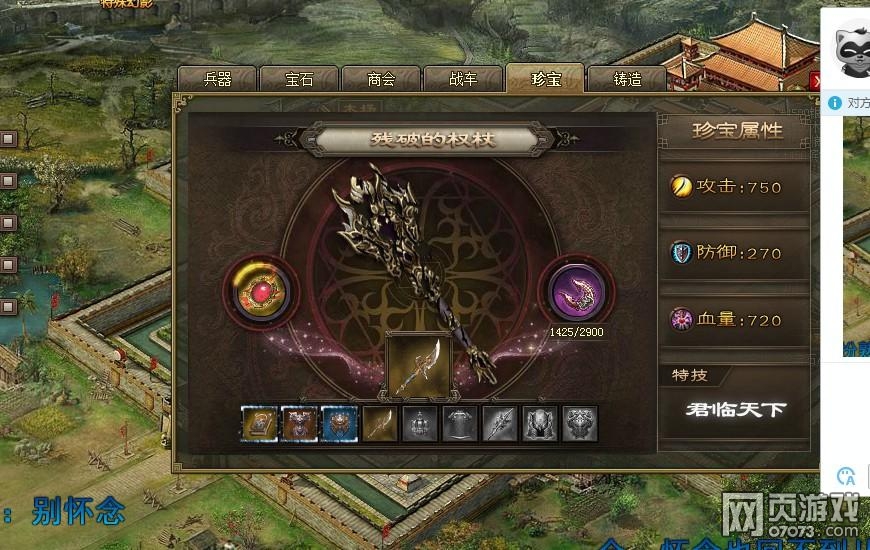Click the grey spear treasure slot
870x550 pixels.
[x=500, y=424]
